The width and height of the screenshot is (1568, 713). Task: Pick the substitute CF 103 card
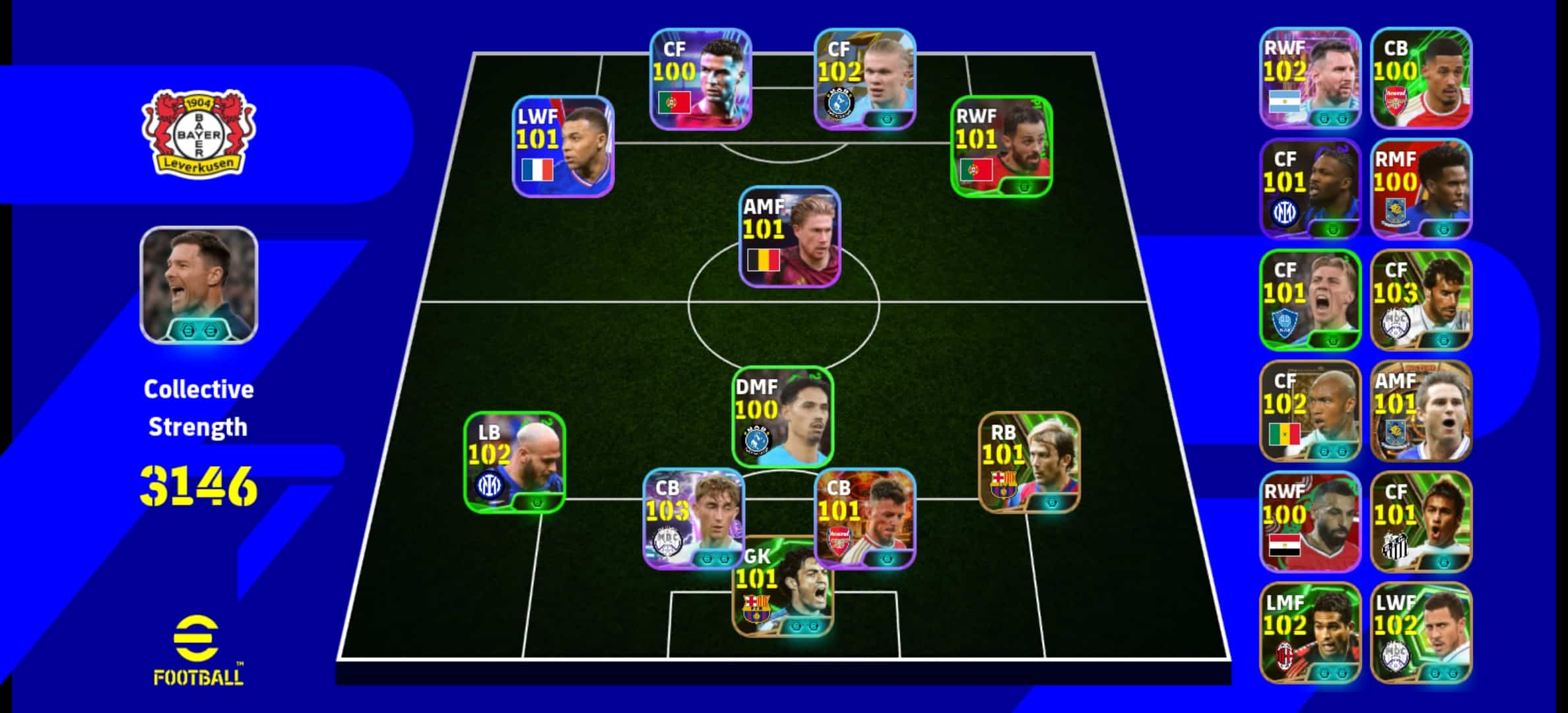click(x=1421, y=300)
